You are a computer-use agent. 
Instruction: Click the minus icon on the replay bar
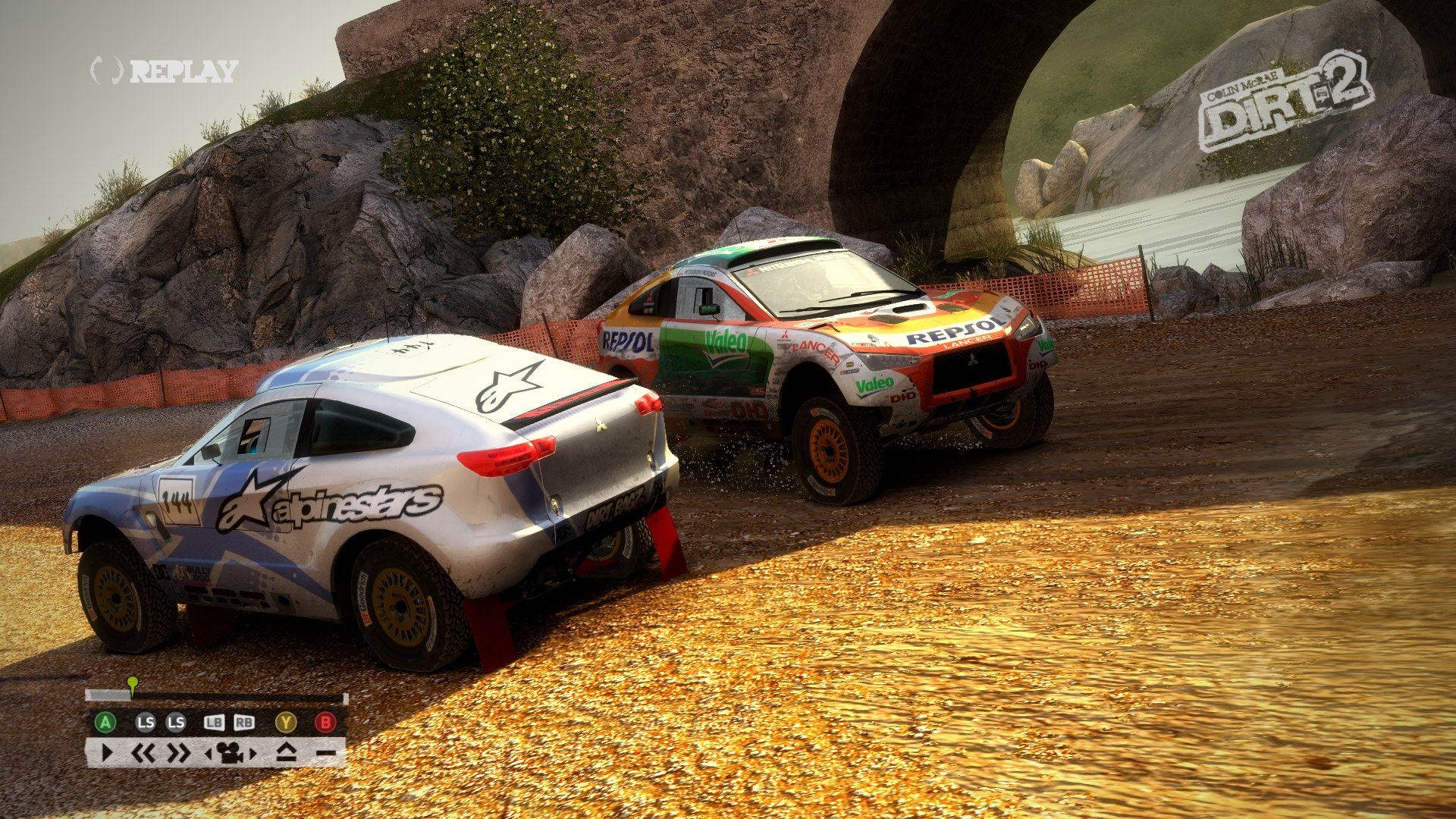(x=326, y=754)
